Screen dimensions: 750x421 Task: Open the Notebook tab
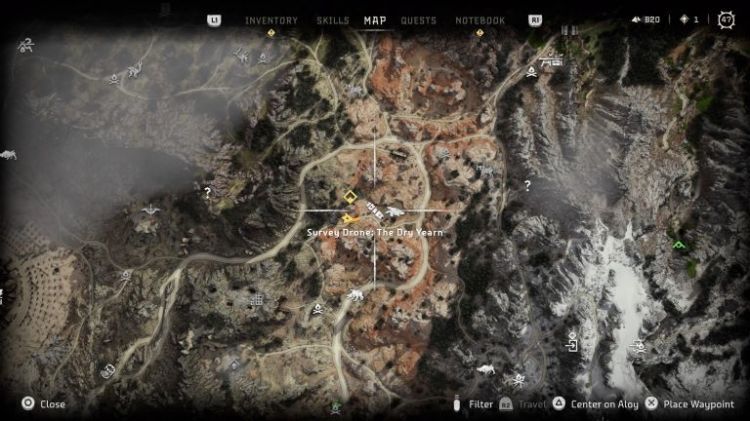point(480,20)
